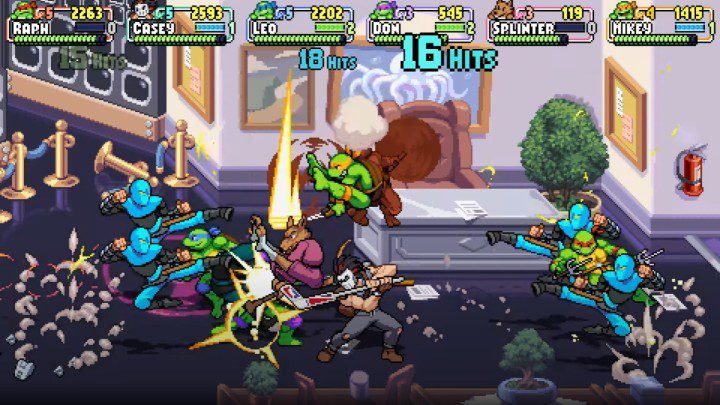Select Mikey's portrait icon

point(620,12)
